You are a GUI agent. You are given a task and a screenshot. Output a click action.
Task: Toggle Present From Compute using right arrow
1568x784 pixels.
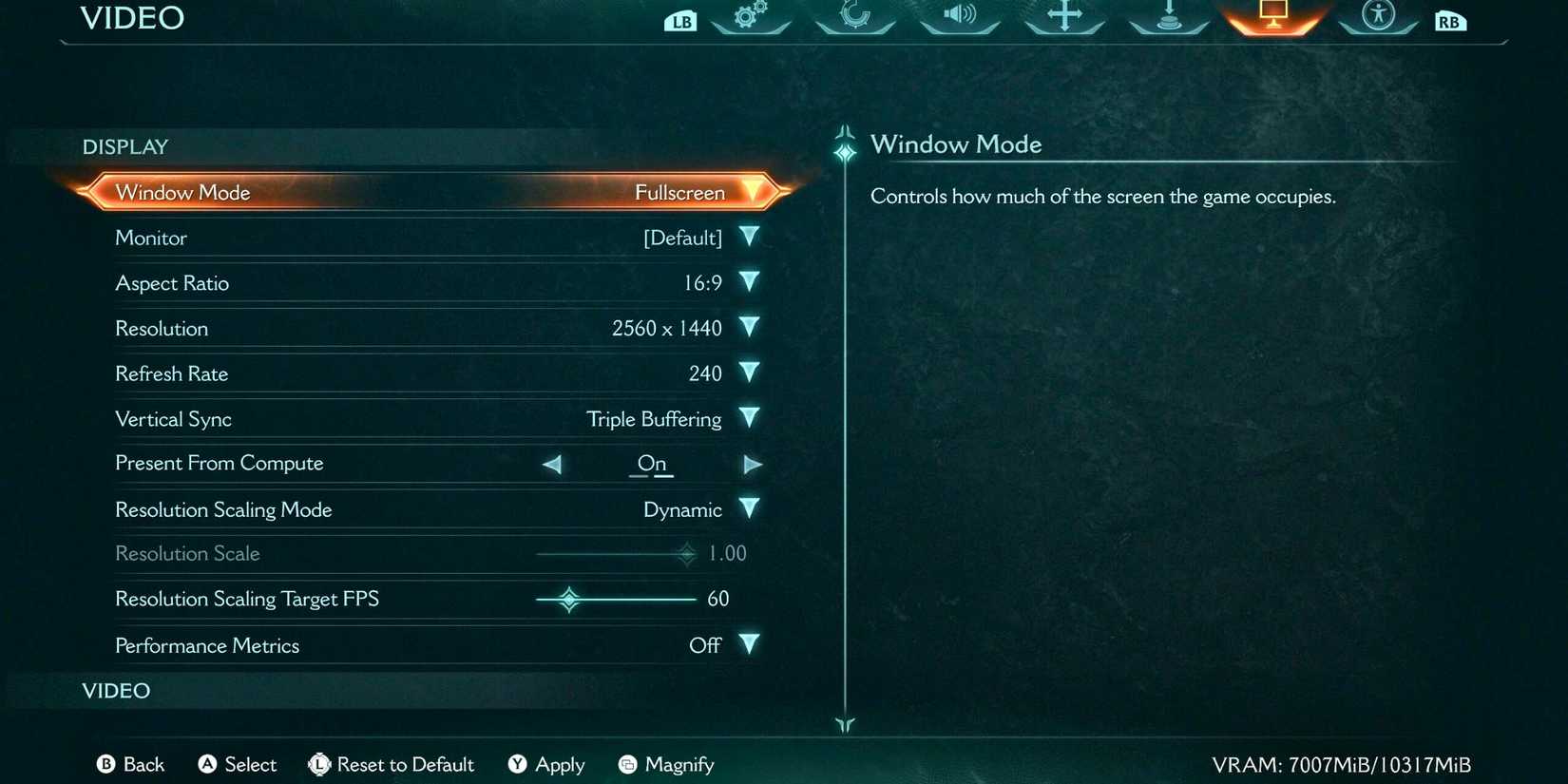point(753,464)
